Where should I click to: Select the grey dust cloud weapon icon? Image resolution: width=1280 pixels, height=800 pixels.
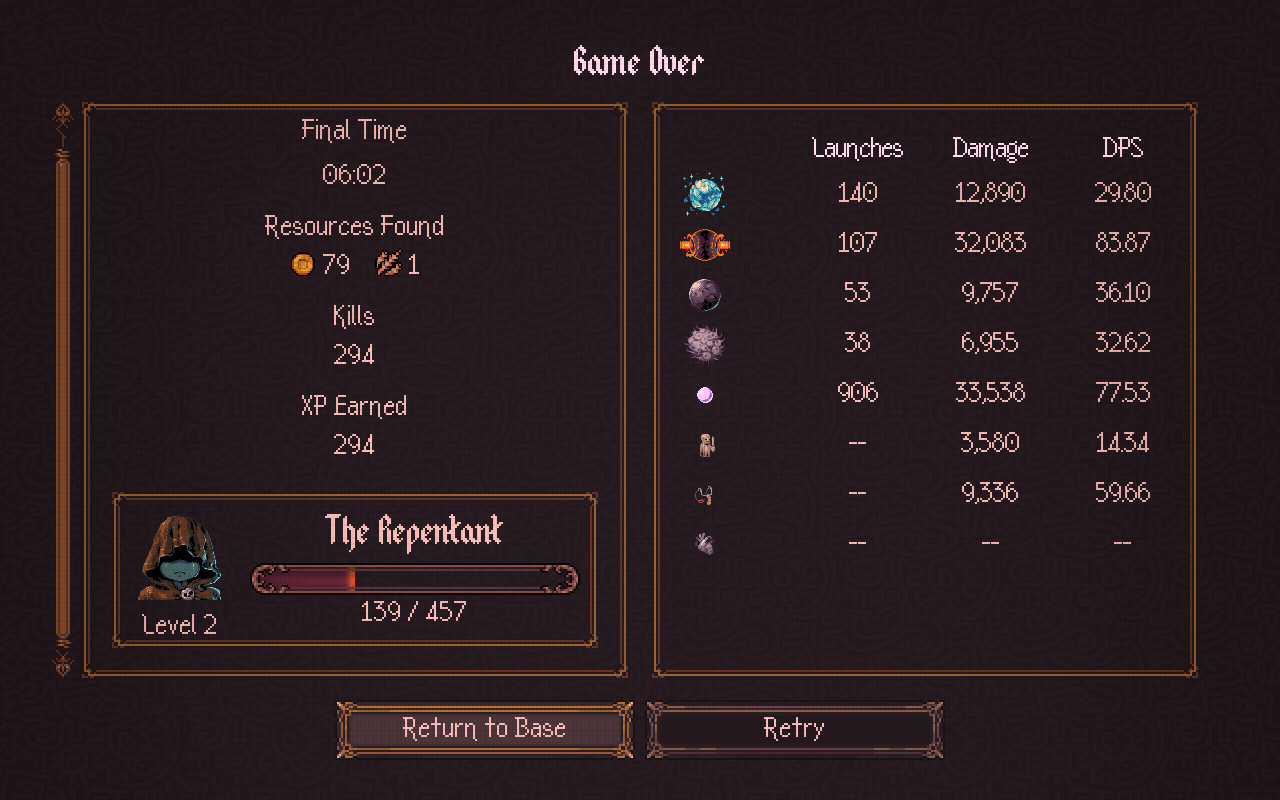[x=704, y=344]
